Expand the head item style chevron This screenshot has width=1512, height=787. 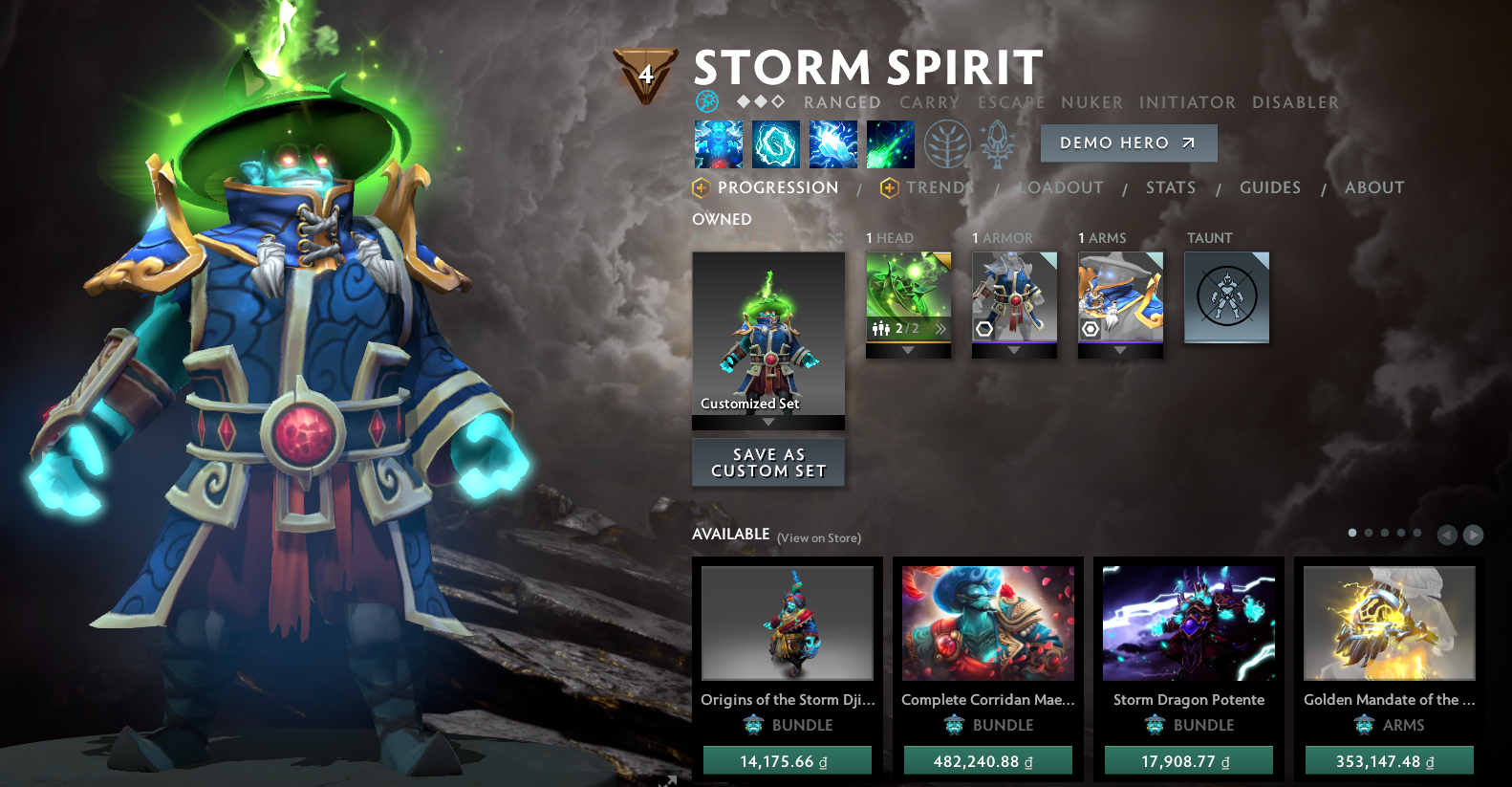click(941, 330)
